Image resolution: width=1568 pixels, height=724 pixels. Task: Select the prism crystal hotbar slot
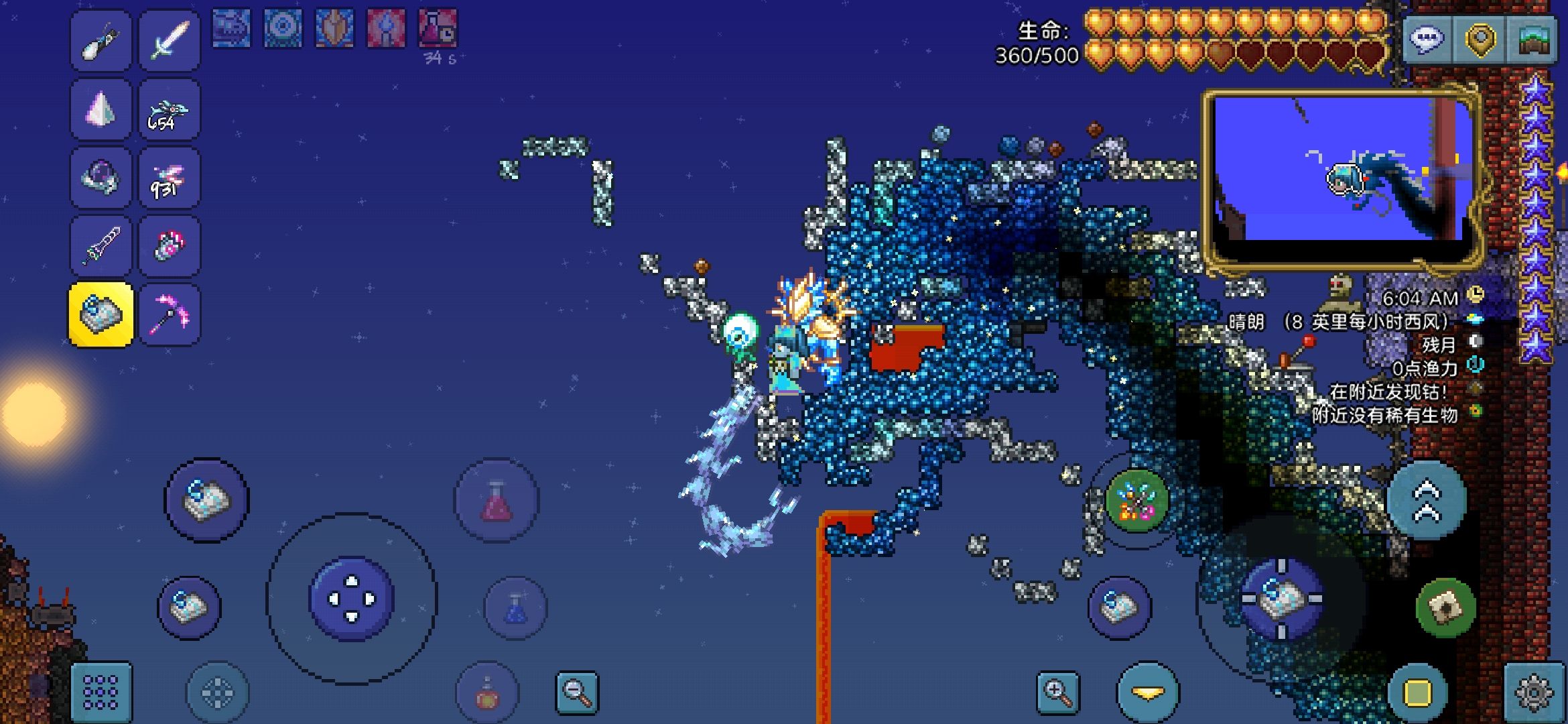(x=101, y=109)
